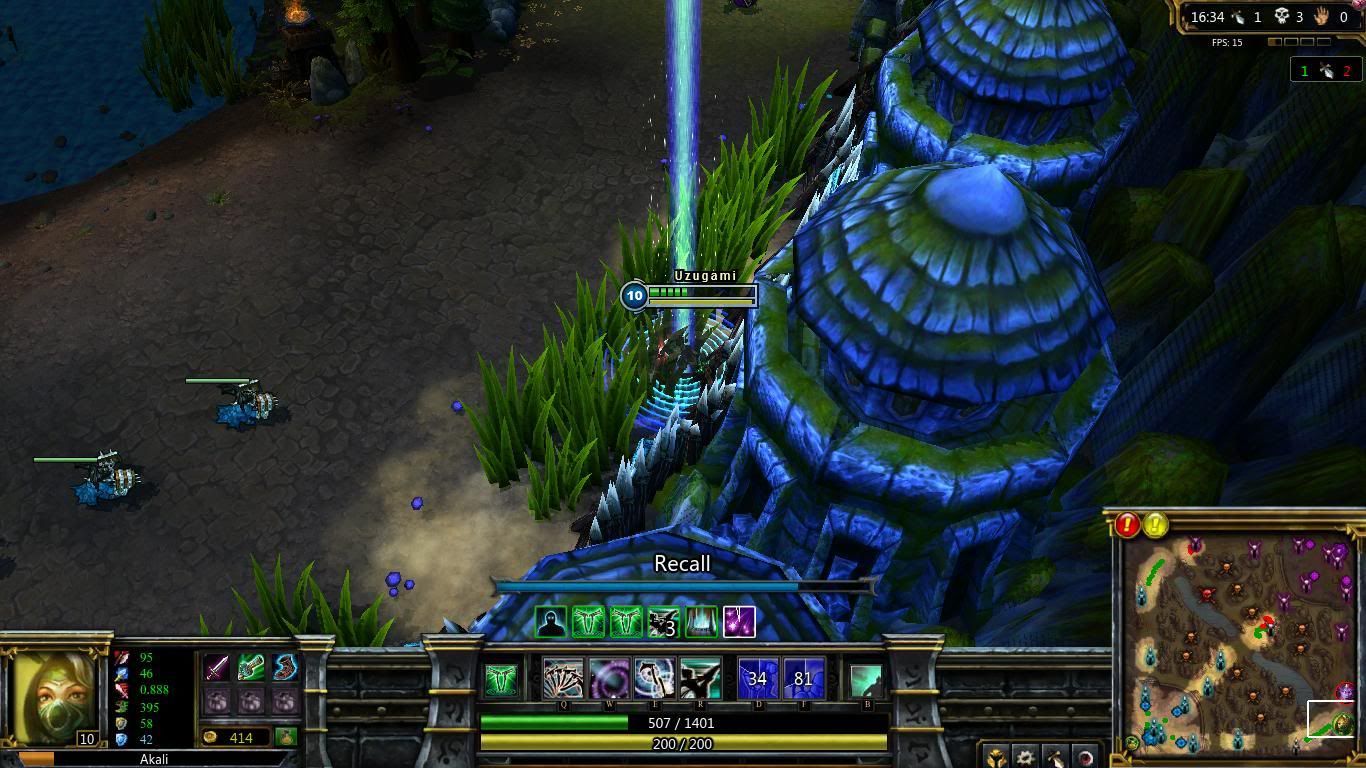Open the gear options button
The image size is (1366, 768).
pos(1025,757)
